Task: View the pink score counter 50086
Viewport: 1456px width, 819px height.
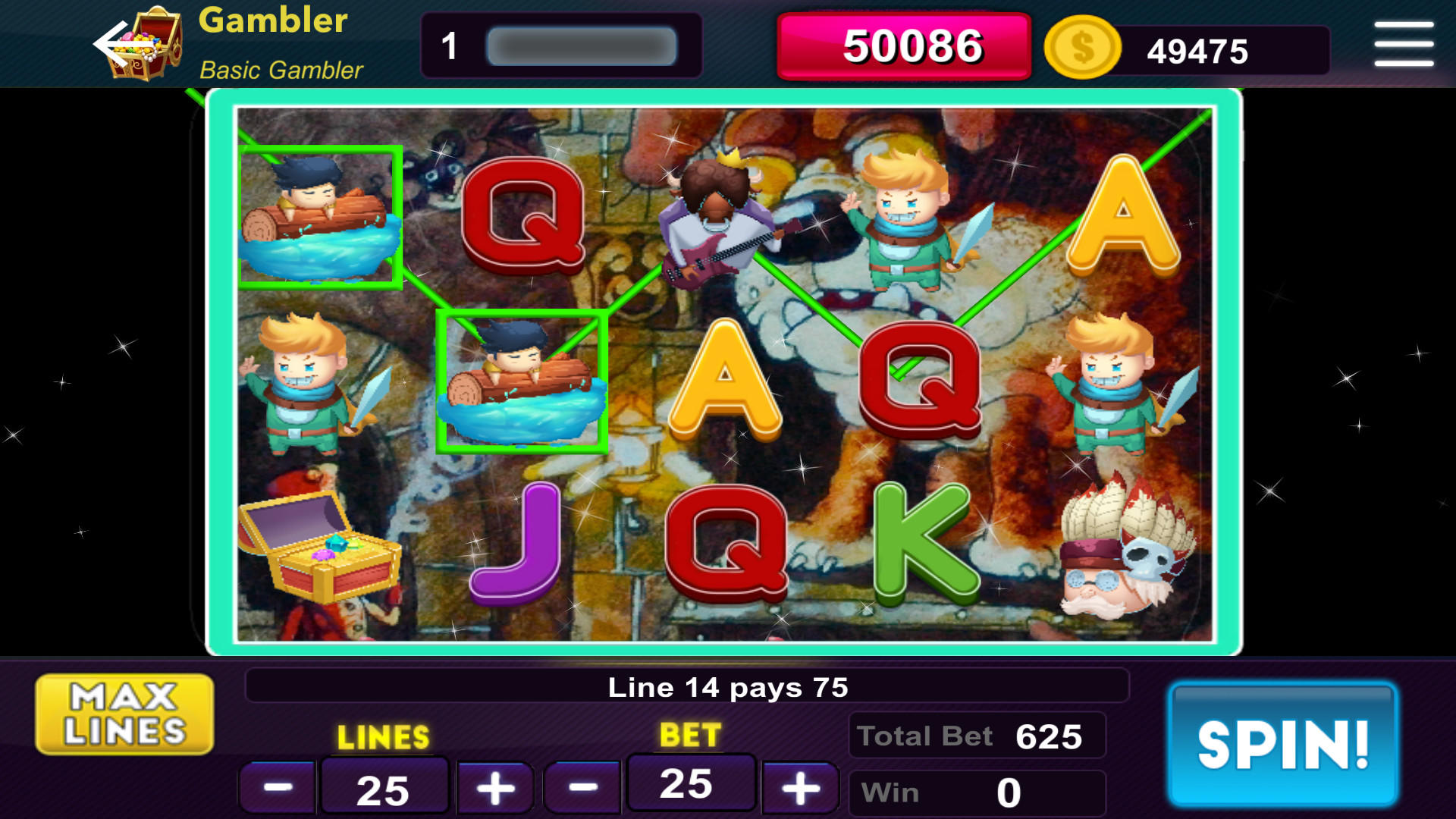Action: [902, 45]
